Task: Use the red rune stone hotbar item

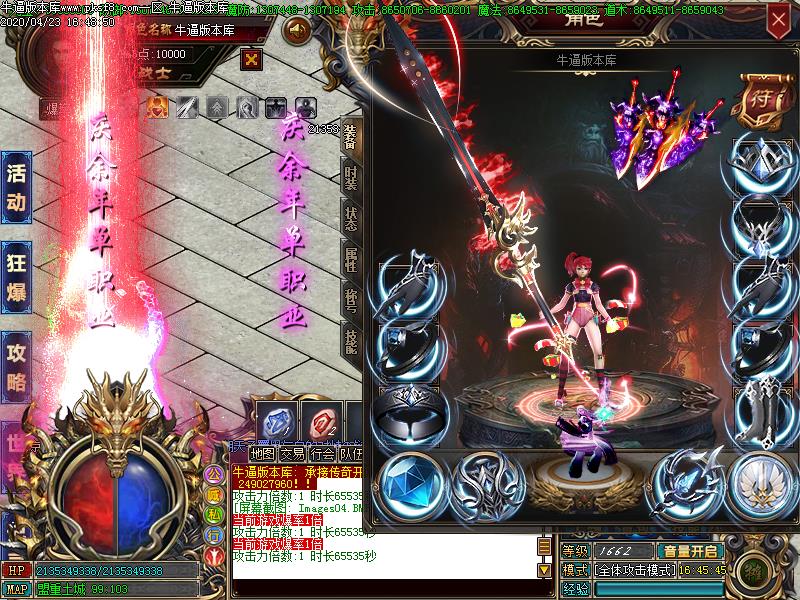Action: [x=320, y=422]
